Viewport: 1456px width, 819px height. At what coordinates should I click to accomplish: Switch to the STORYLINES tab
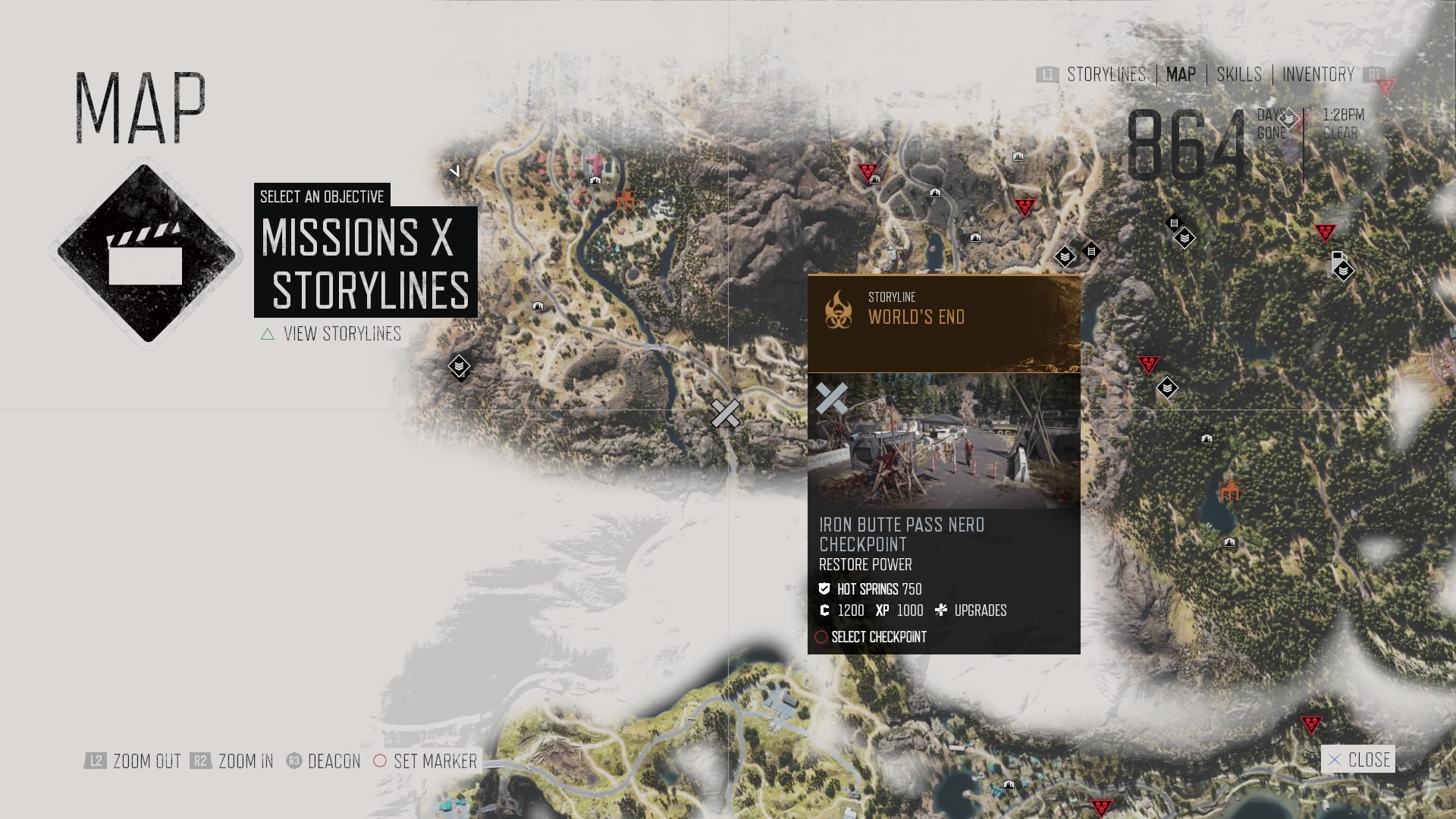click(x=1106, y=75)
